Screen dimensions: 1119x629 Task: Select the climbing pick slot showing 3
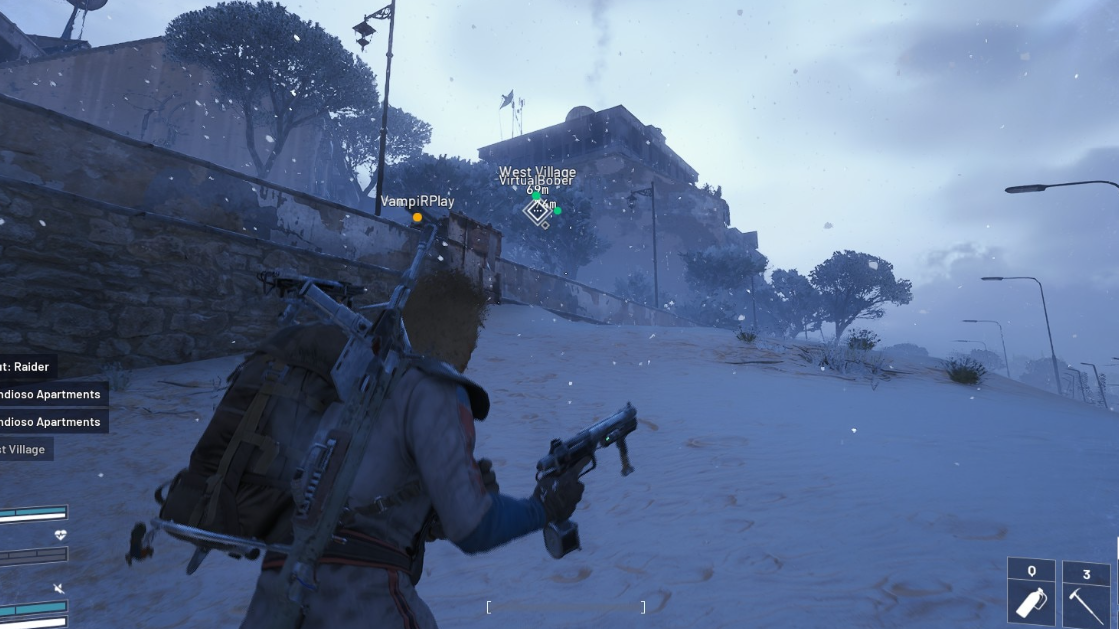[x=1086, y=592]
